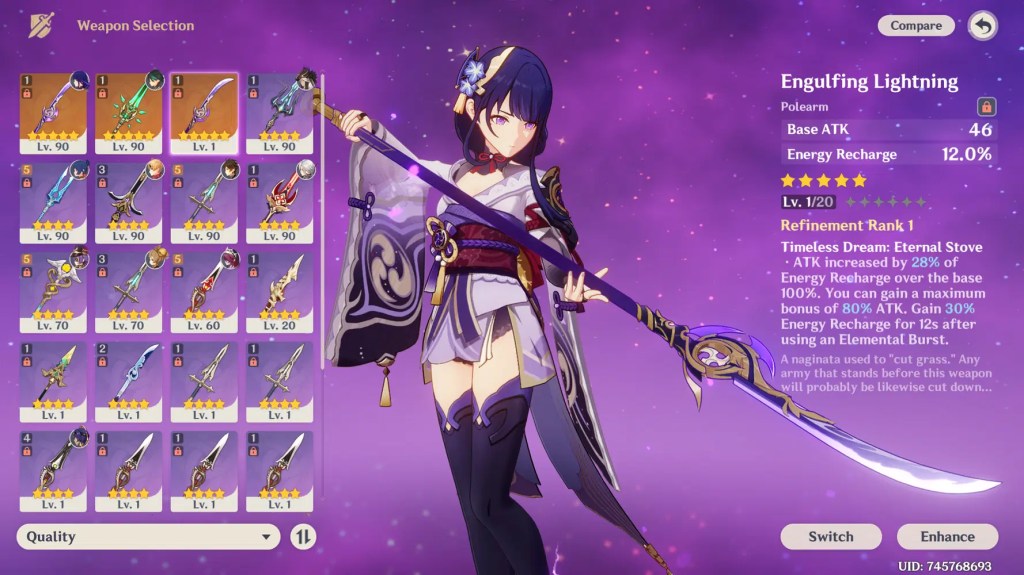The image size is (1024, 575).
Task: Toggle the lock on Engulfing Lightning
Action: [x=984, y=106]
